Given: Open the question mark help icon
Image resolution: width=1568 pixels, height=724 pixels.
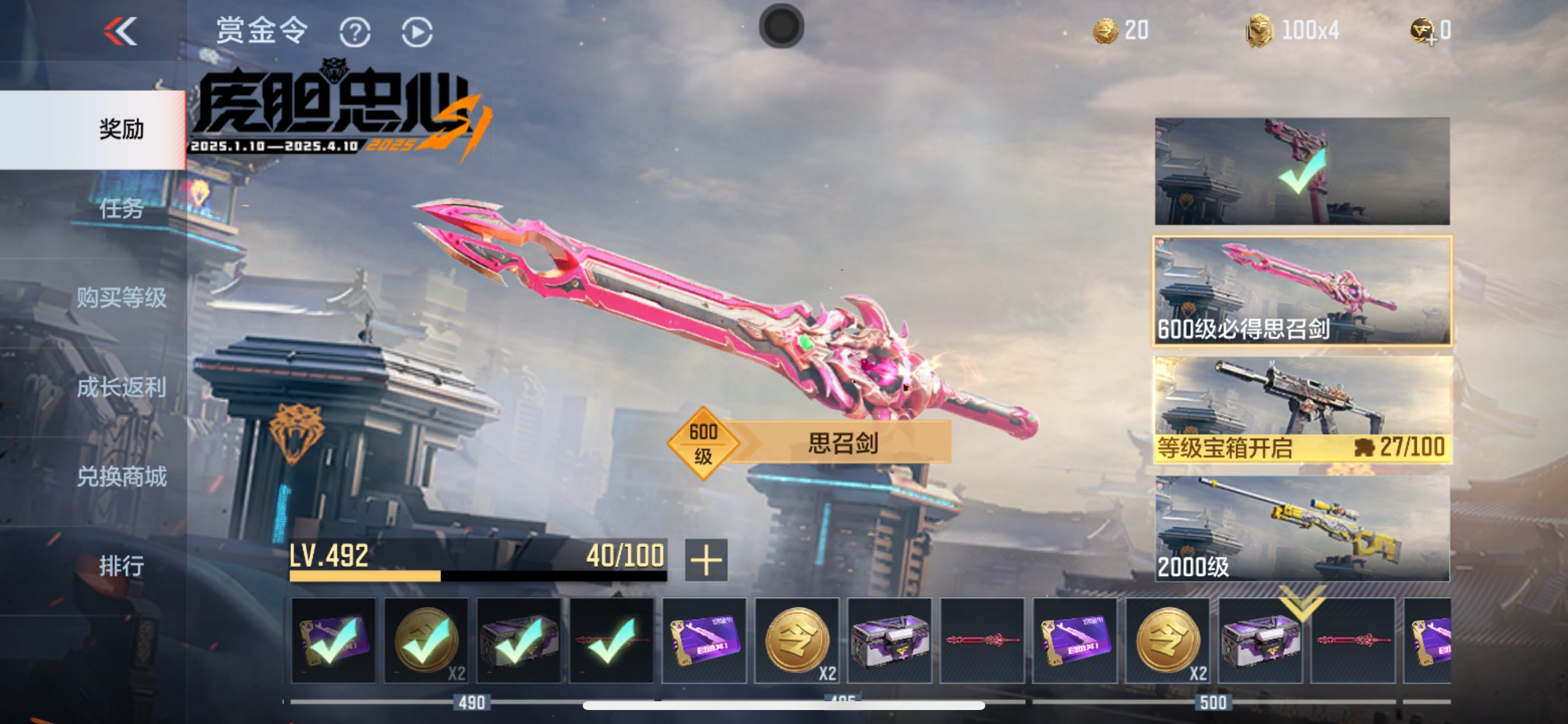Looking at the screenshot, I should [x=355, y=32].
